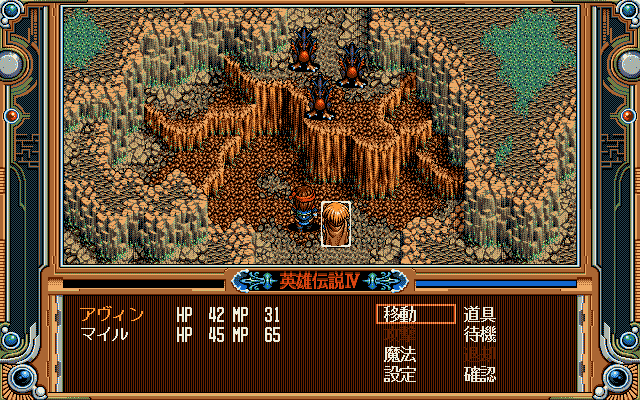This screenshot has height=400, width=640.
Task: Choose the greyed-out 攻撃 (Attack) command
Action: (x=400, y=334)
